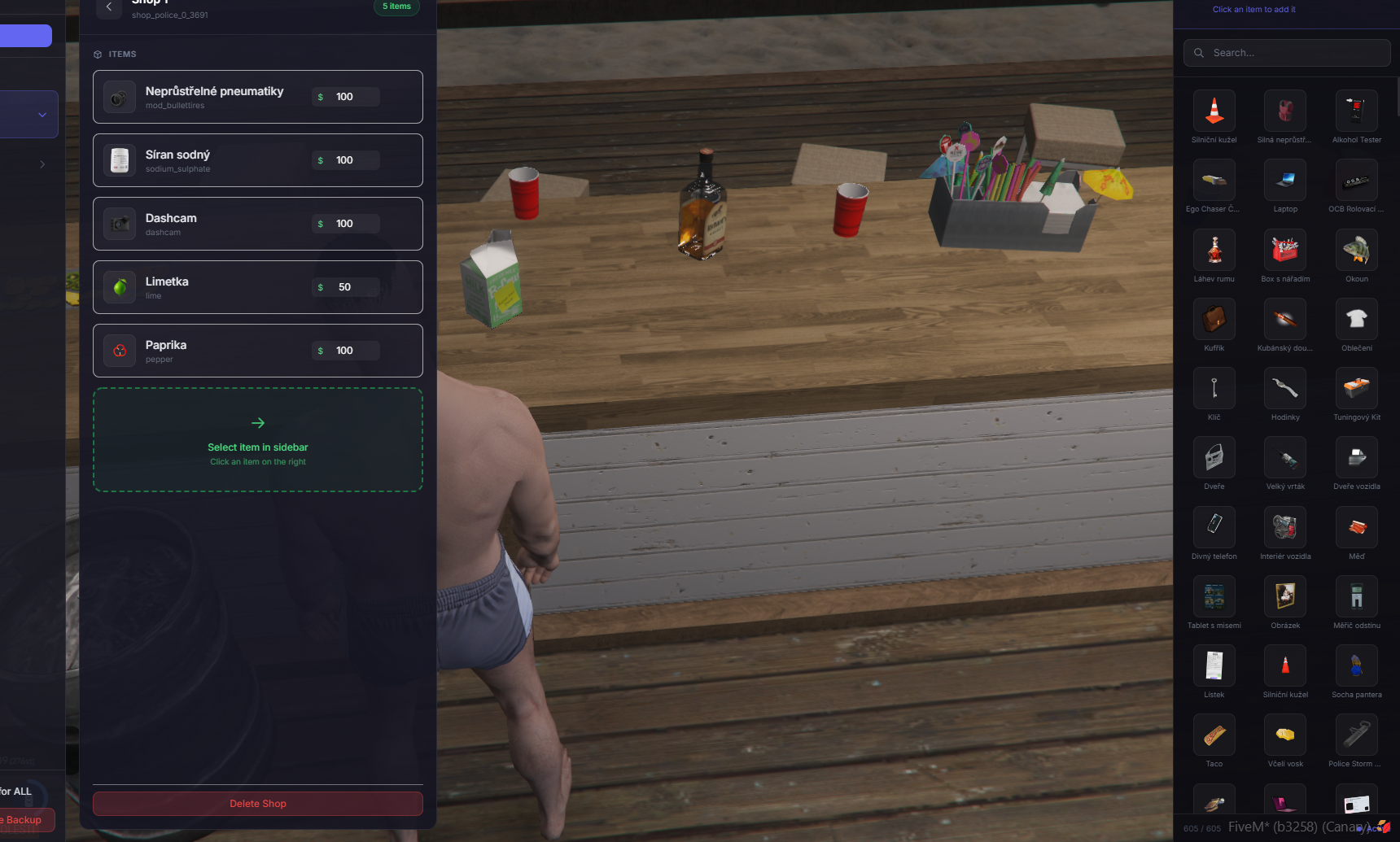This screenshot has width=1400, height=842.
Task: Add the Laptop item to shop
Action: (1285, 181)
